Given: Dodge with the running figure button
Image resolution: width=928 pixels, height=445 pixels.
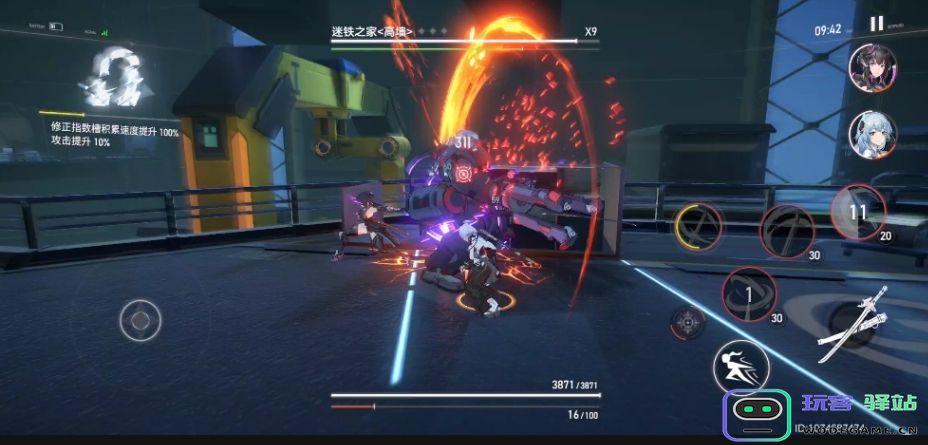Looking at the screenshot, I should pyautogui.click(x=740, y=367).
